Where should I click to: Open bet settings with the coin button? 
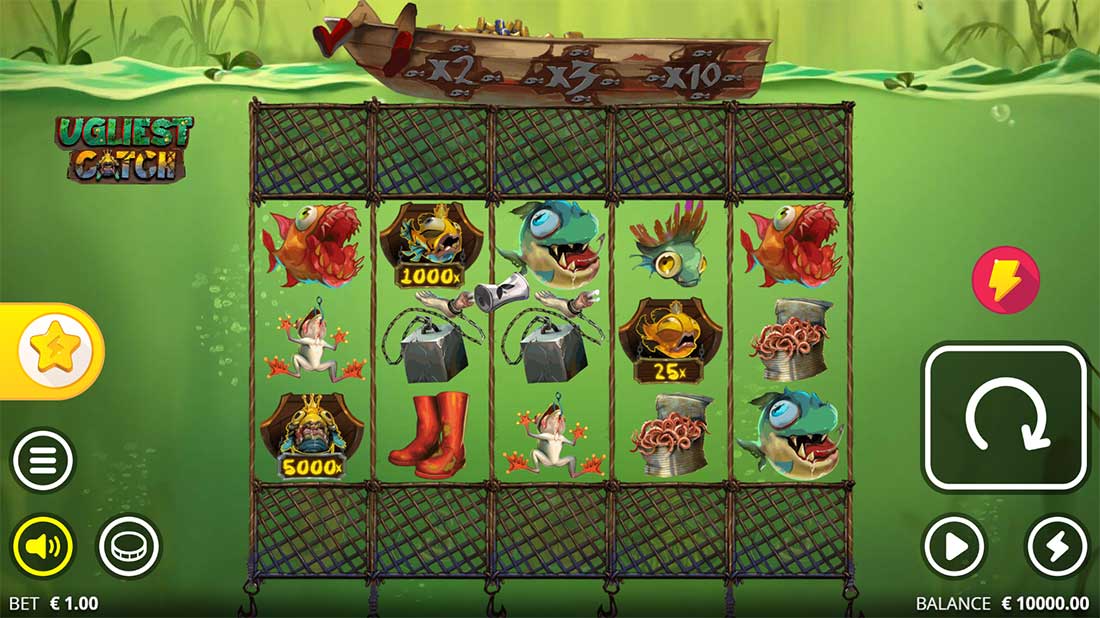[x=129, y=547]
